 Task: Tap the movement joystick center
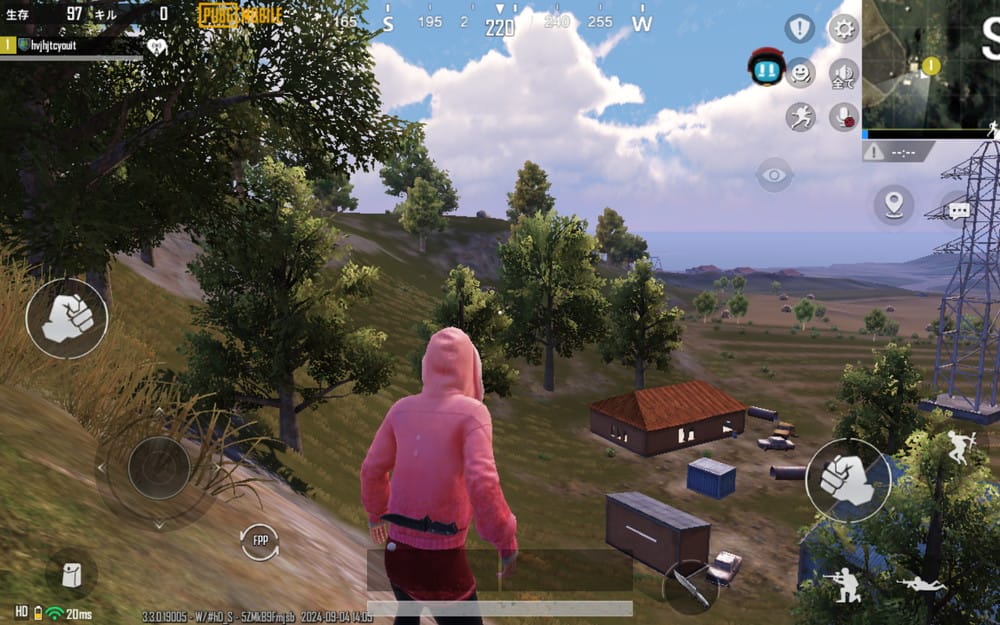158,468
